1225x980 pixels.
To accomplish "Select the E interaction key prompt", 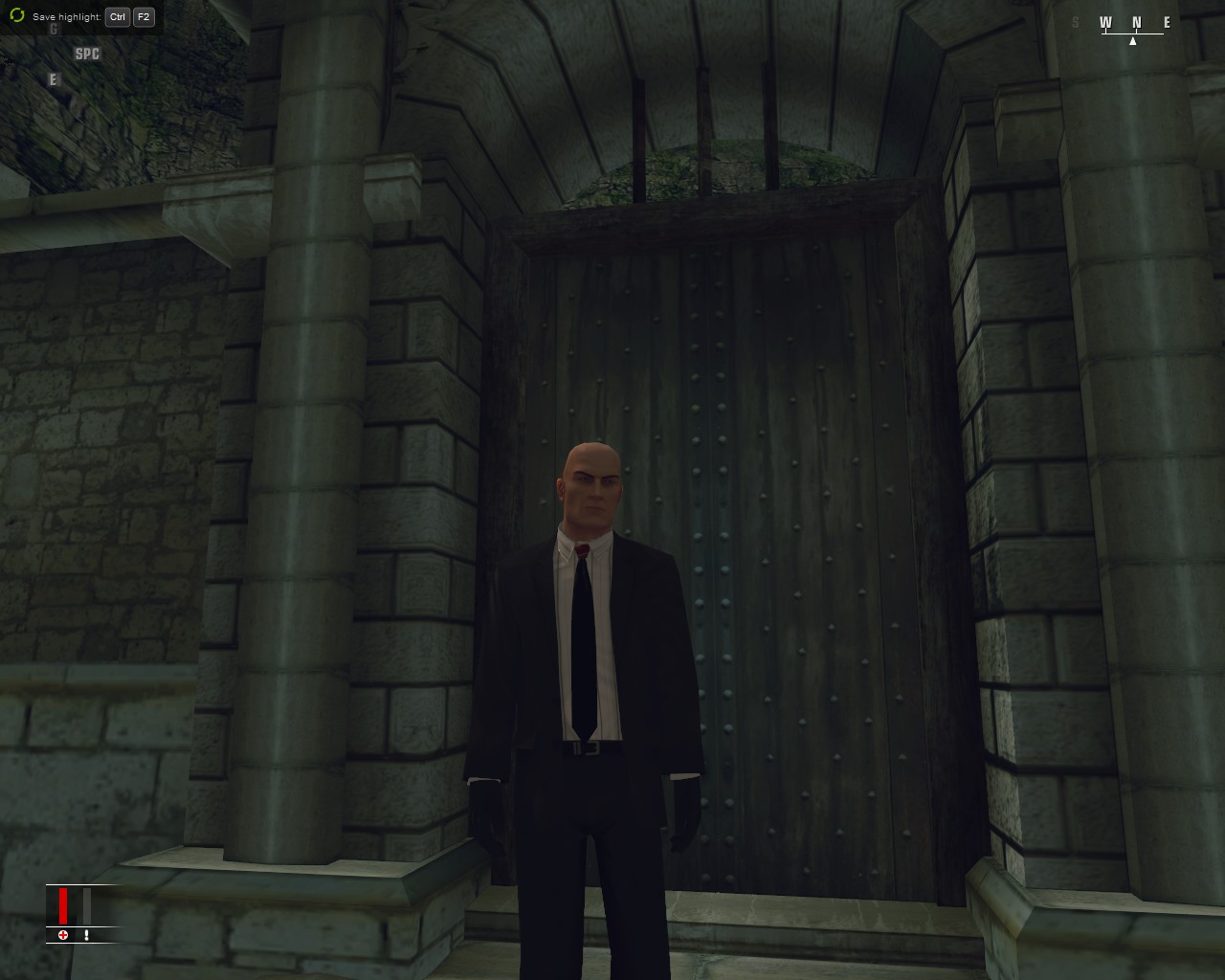I will point(53,79).
